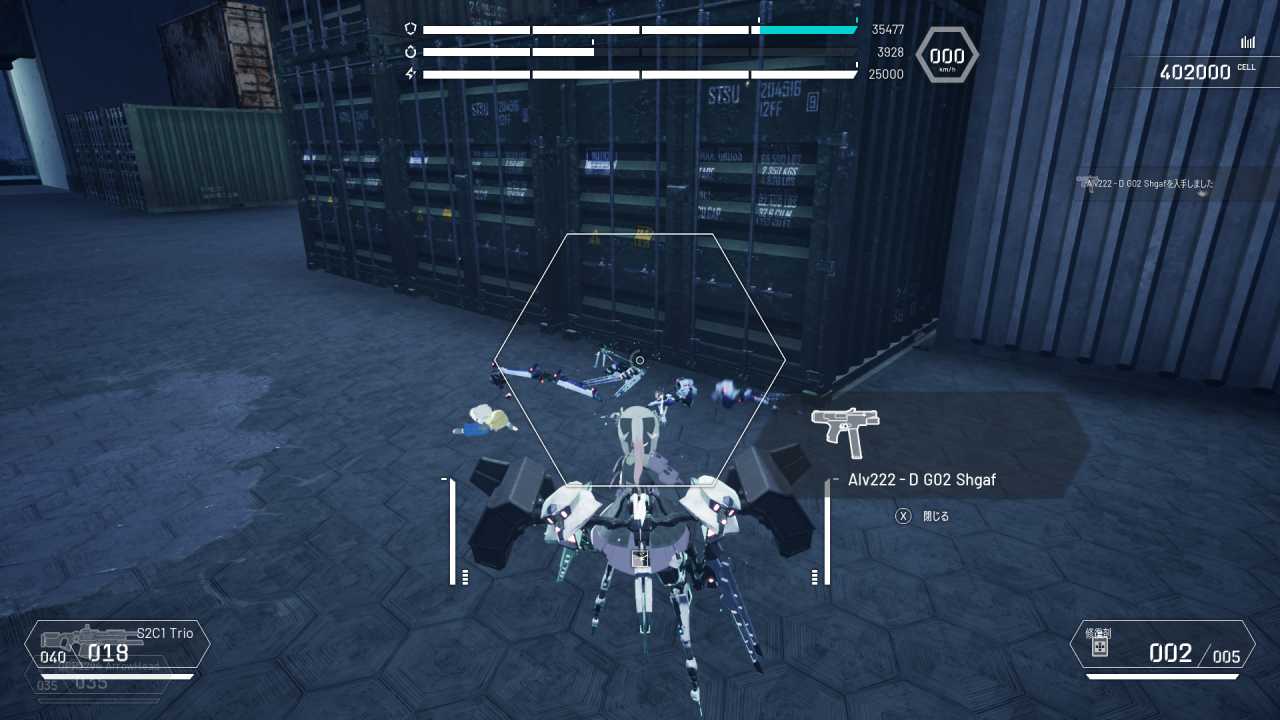Click the lightning energy icon beside third gauge
Image resolution: width=1280 pixels, height=720 pixels.
(411, 72)
